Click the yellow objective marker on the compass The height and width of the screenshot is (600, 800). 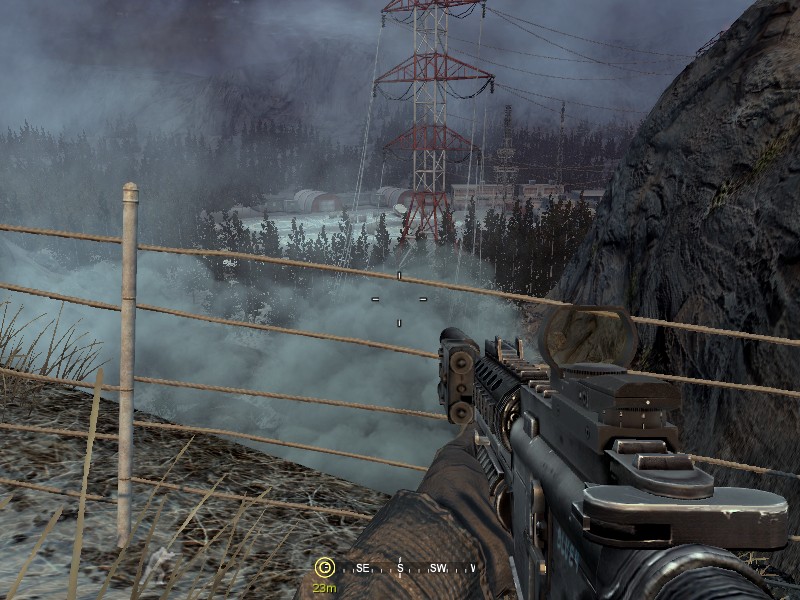323,568
